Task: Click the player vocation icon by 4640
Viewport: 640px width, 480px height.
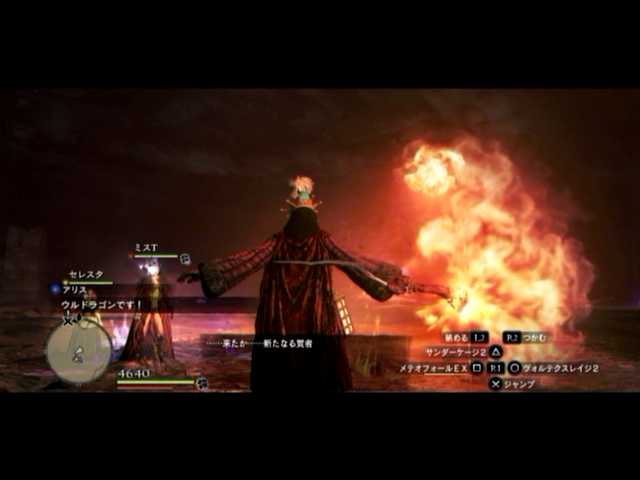Action: pyautogui.click(x=202, y=382)
